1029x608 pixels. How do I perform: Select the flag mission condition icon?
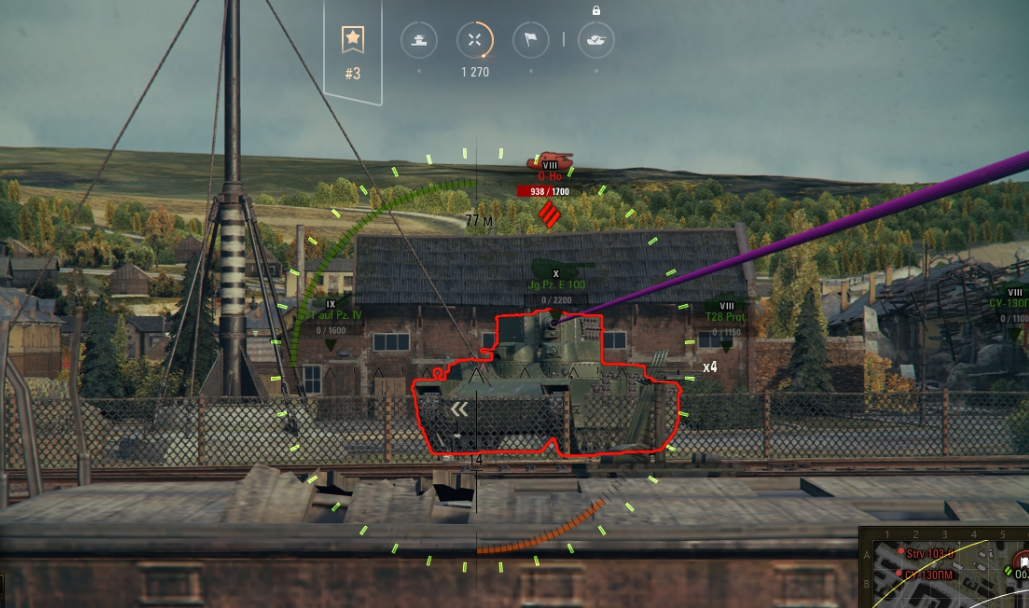530,40
